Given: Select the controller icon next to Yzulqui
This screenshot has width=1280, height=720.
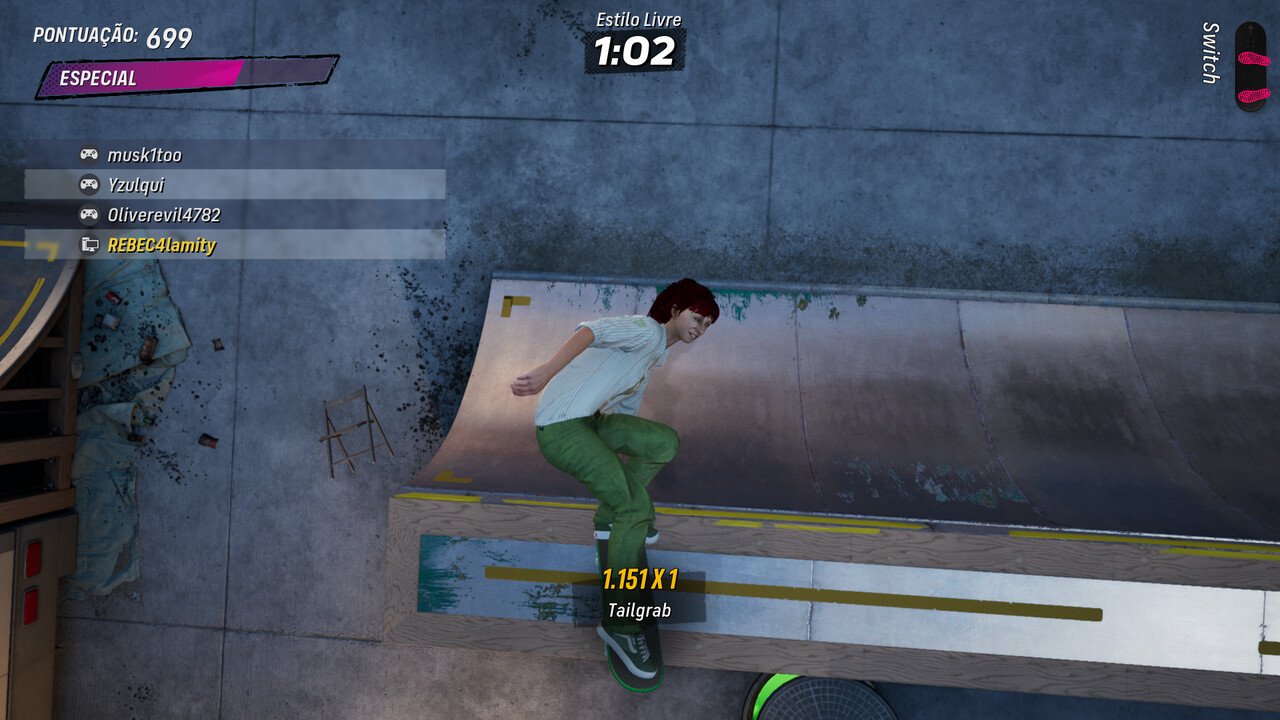Looking at the screenshot, I should [88, 186].
